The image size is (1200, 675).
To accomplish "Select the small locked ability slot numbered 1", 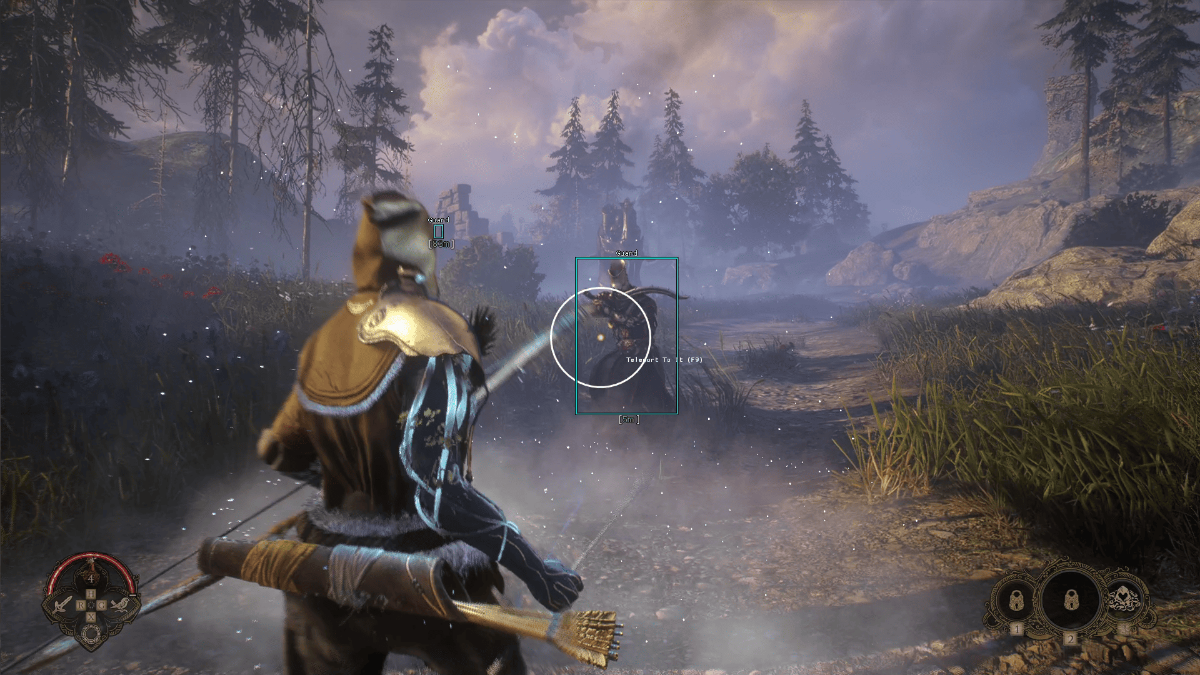I will pos(1016,602).
